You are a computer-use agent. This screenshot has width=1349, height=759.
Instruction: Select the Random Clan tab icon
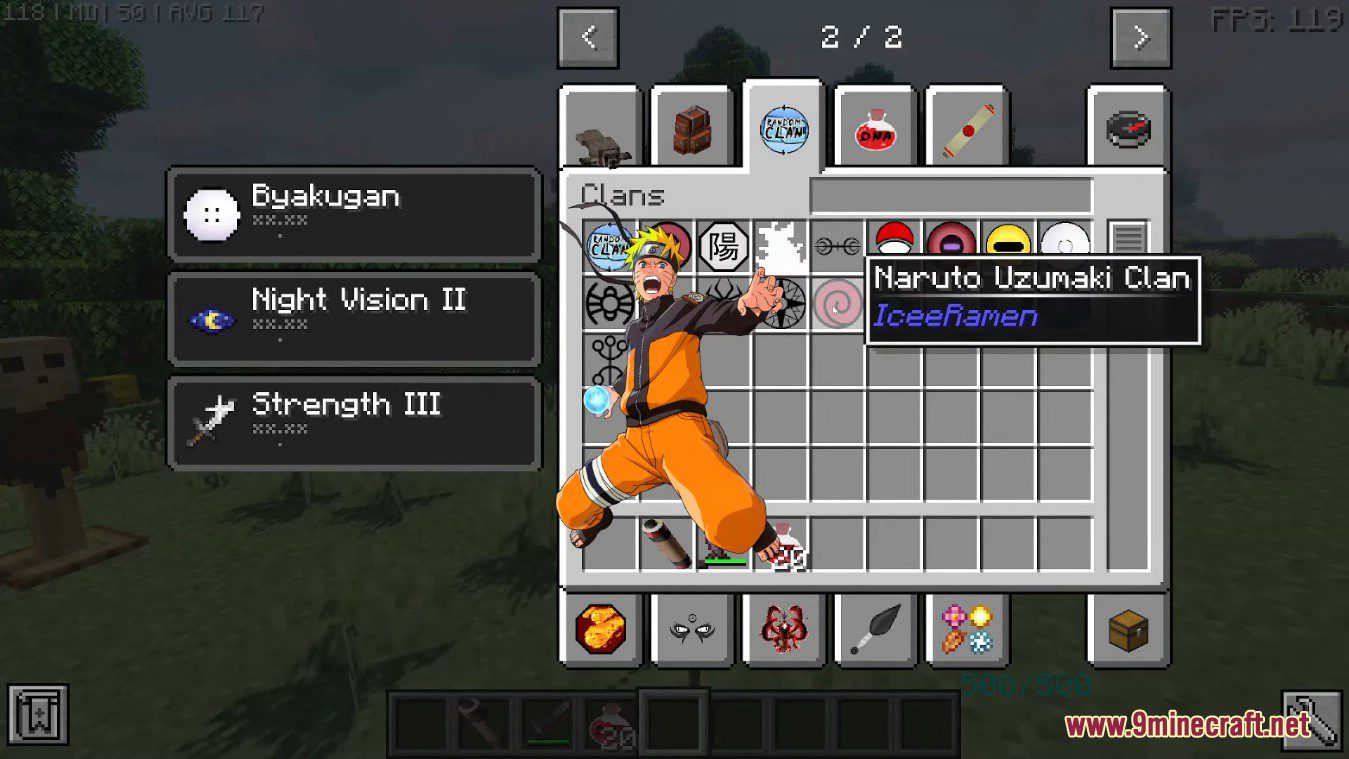[783, 130]
